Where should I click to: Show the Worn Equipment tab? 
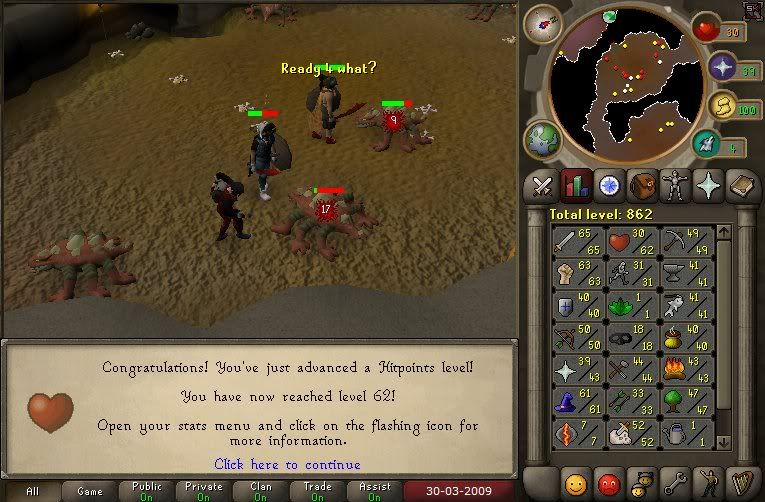(x=675, y=185)
